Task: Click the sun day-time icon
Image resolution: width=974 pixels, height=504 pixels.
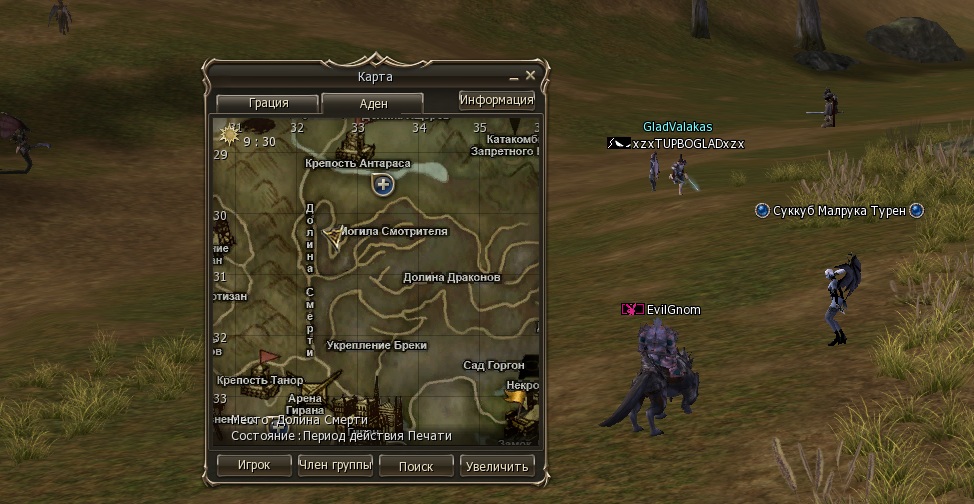Action: pyautogui.click(x=231, y=134)
